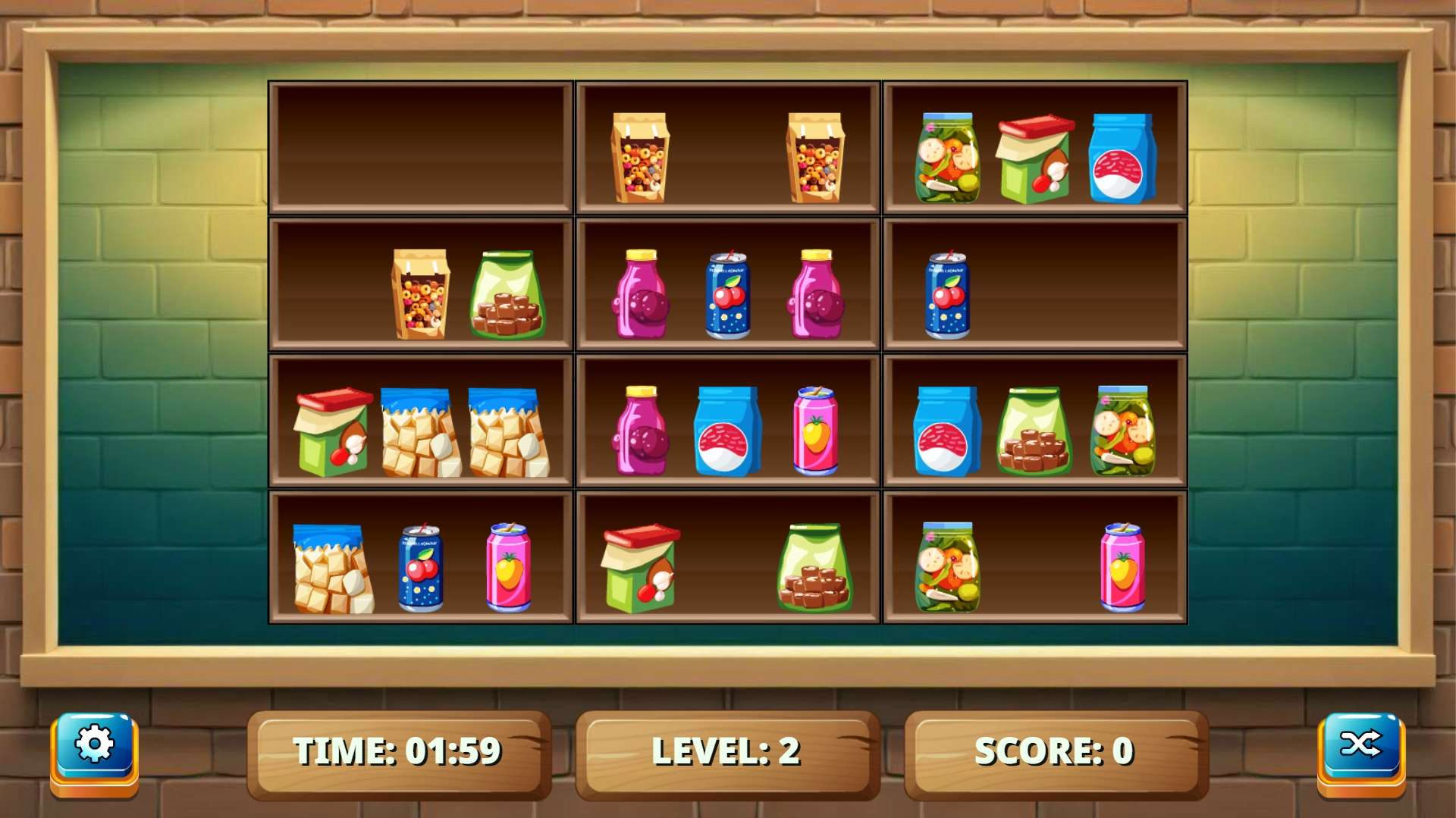Viewport: 1456px width, 818px height.
Task: Pick the purple bottle beside the blue bag
Action: (641, 431)
